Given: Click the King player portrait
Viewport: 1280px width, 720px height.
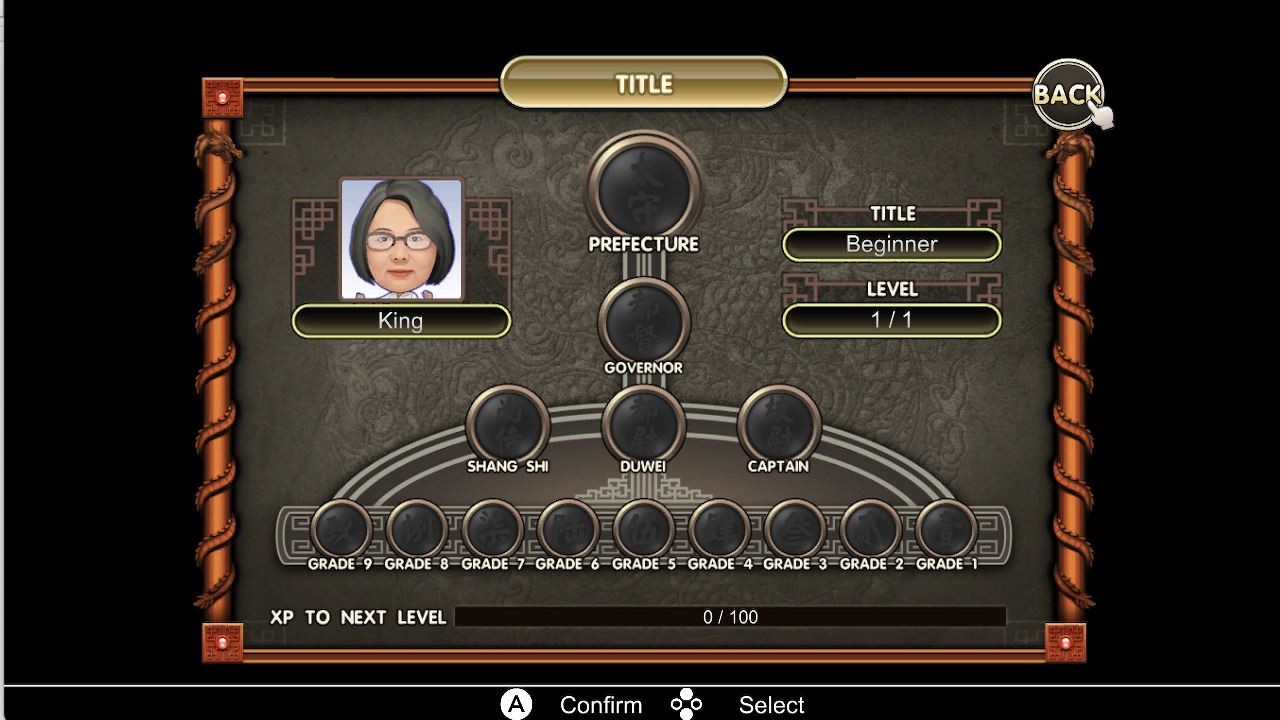Looking at the screenshot, I should (401, 240).
